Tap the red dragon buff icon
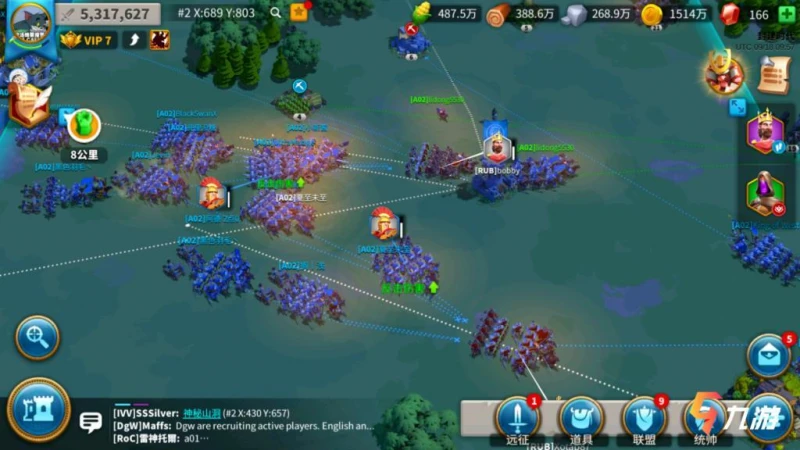800x450 pixels. pyautogui.click(x=158, y=40)
